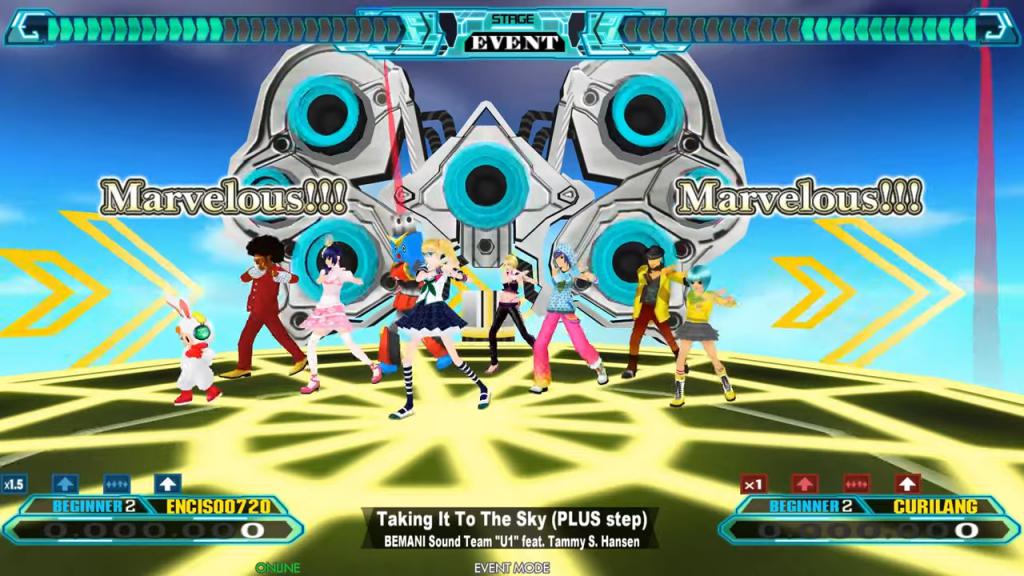Viewport: 1024px width, 576px height.
Task: Select the CURILANG player name plate
Action: pyautogui.click(x=933, y=507)
